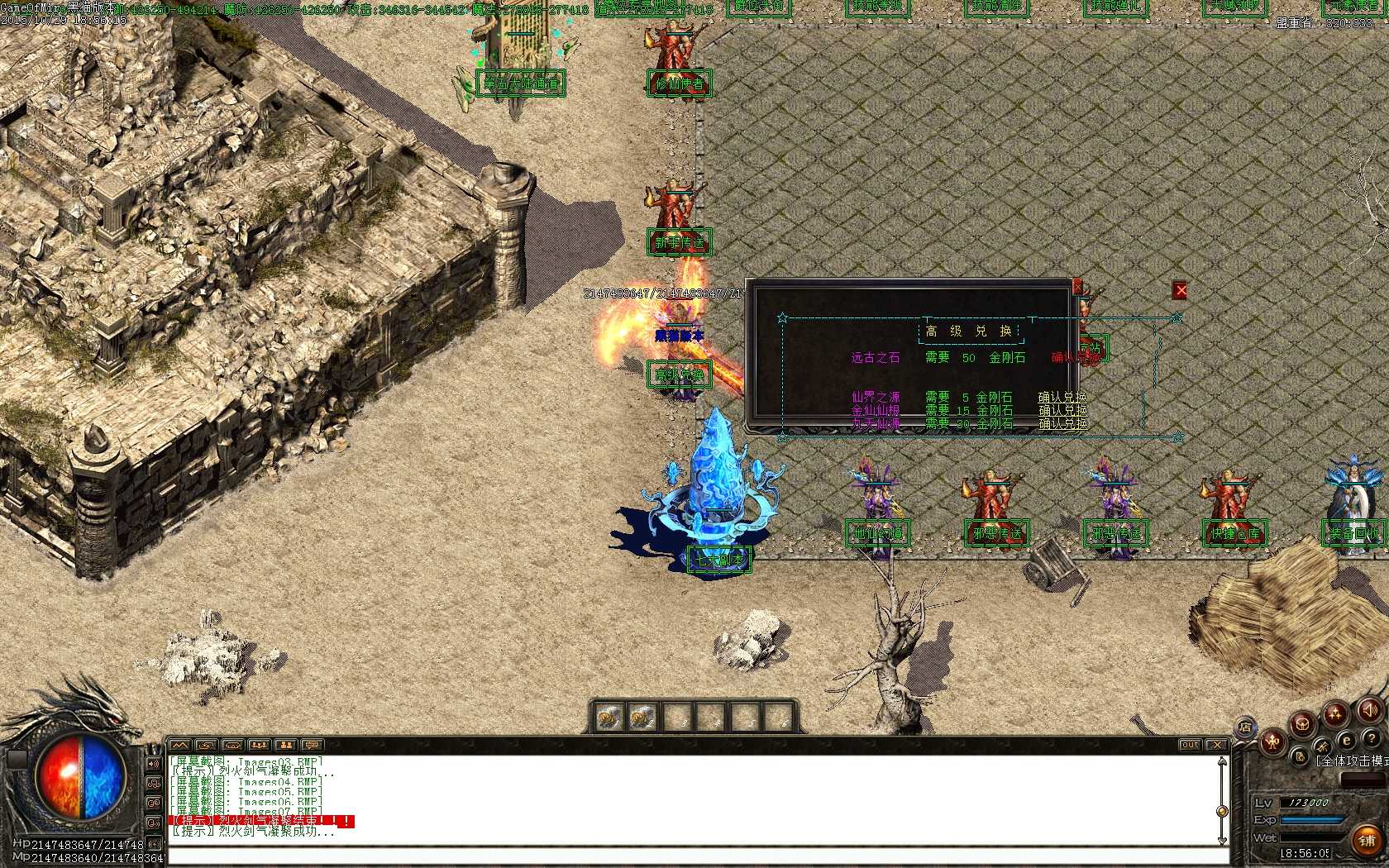Open the shop via the 店 round icon
This screenshot has width=1389, height=868.
pyautogui.click(x=1246, y=728)
